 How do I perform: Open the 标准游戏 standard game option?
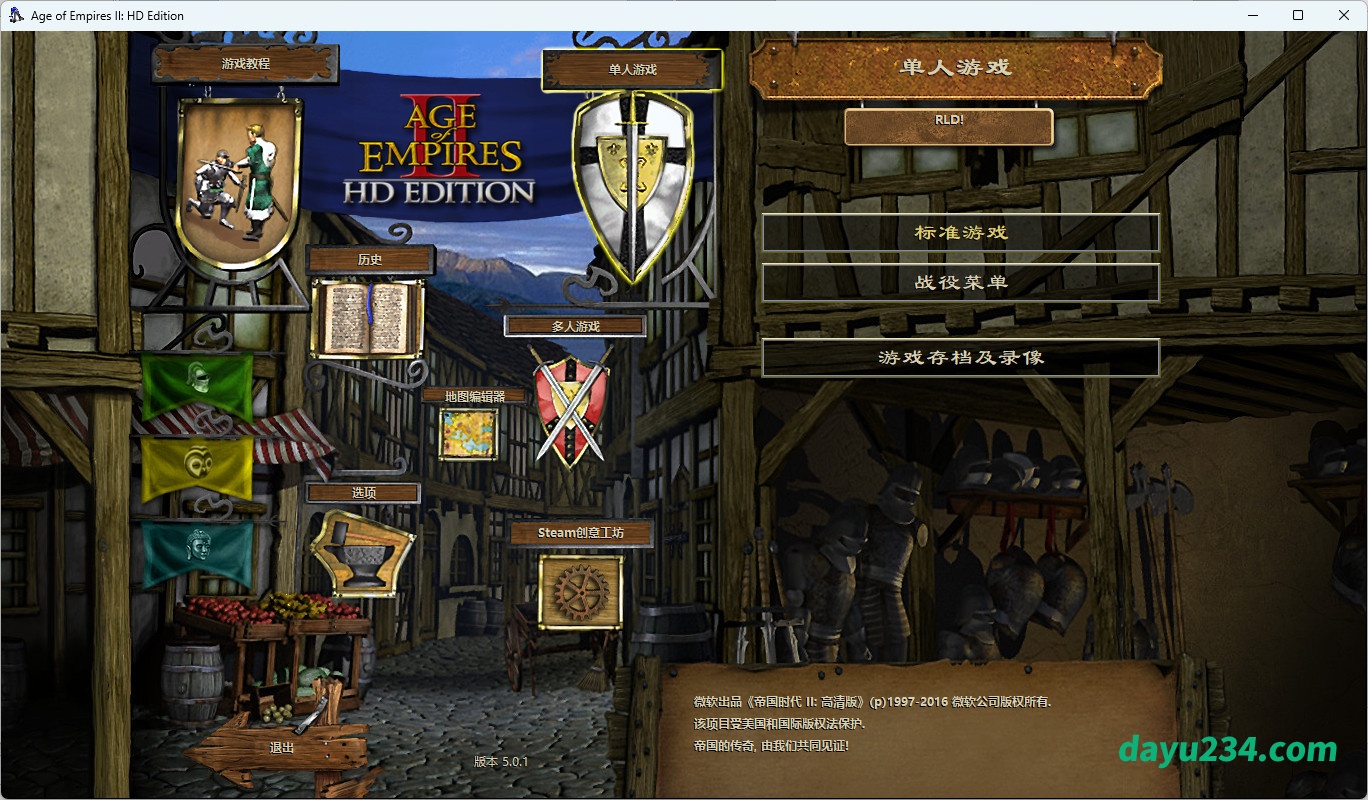pyautogui.click(x=960, y=233)
